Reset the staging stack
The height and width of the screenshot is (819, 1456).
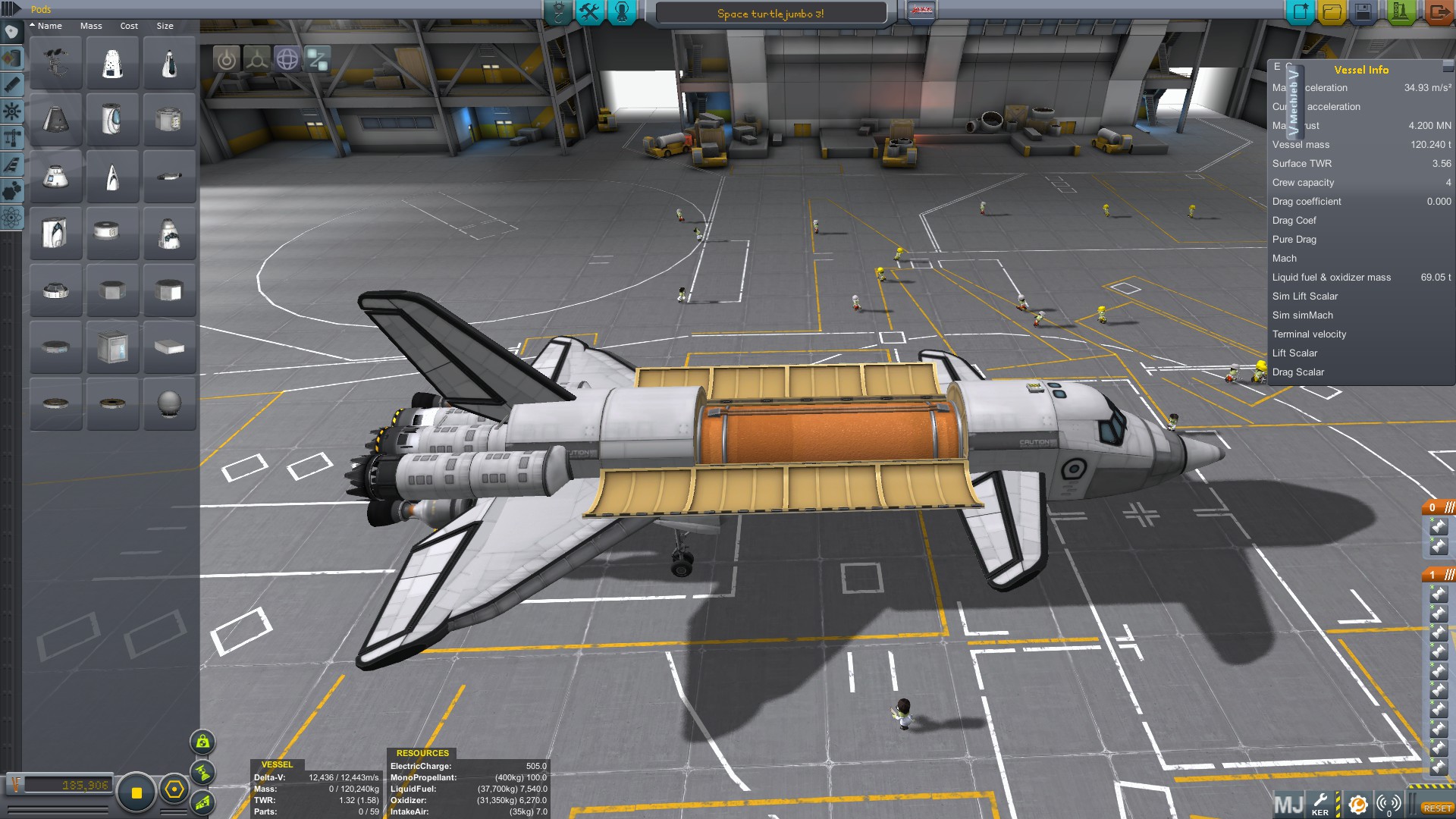pyautogui.click(x=1437, y=808)
